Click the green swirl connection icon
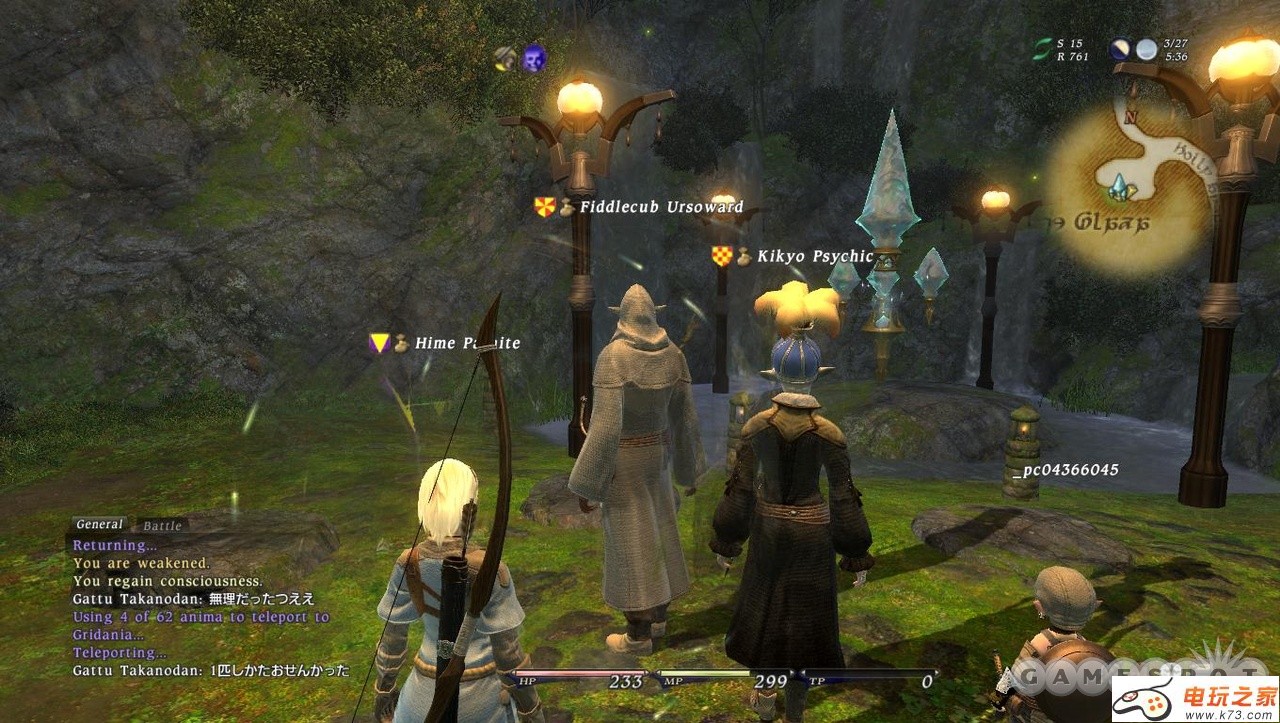Screen dimensions: 1280x723 pyautogui.click(x=1043, y=50)
